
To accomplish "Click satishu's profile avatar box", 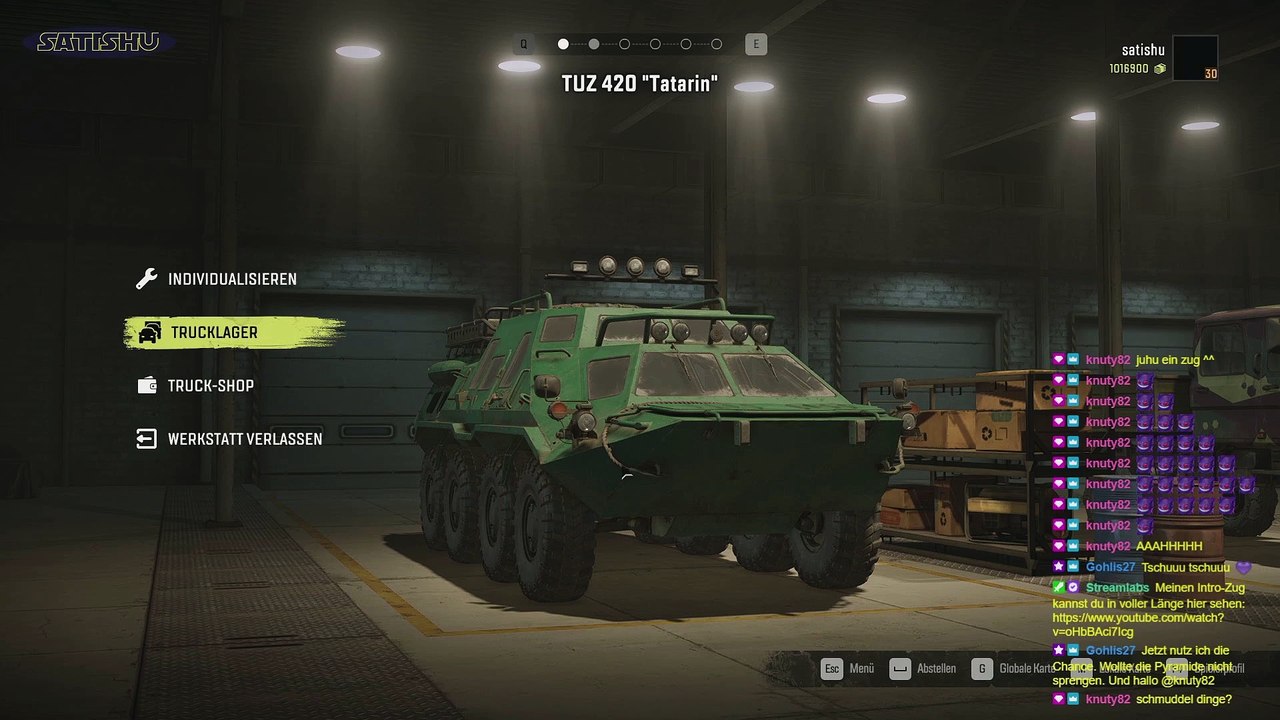I will [x=1195, y=58].
